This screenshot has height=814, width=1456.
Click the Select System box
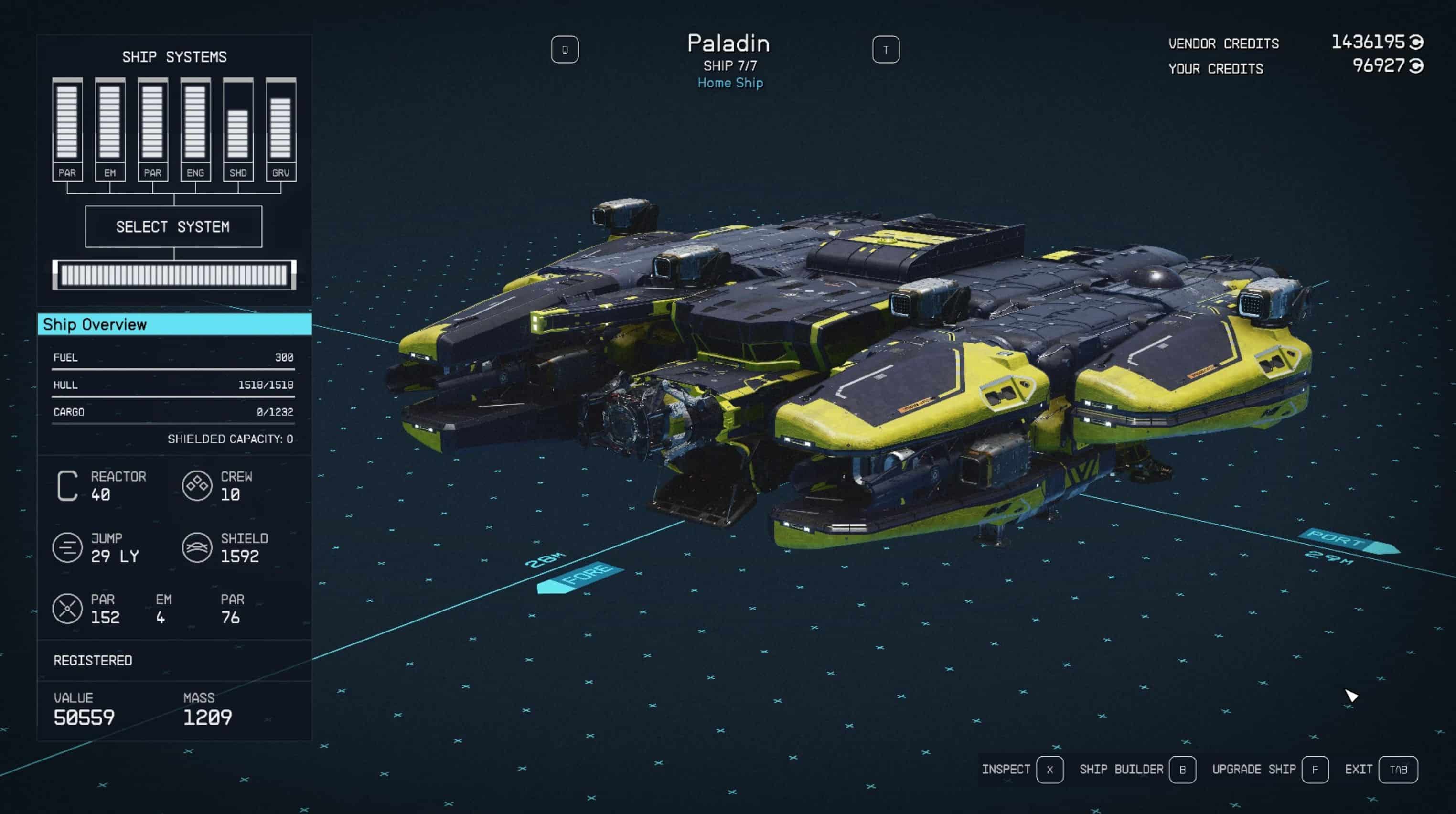click(173, 227)
